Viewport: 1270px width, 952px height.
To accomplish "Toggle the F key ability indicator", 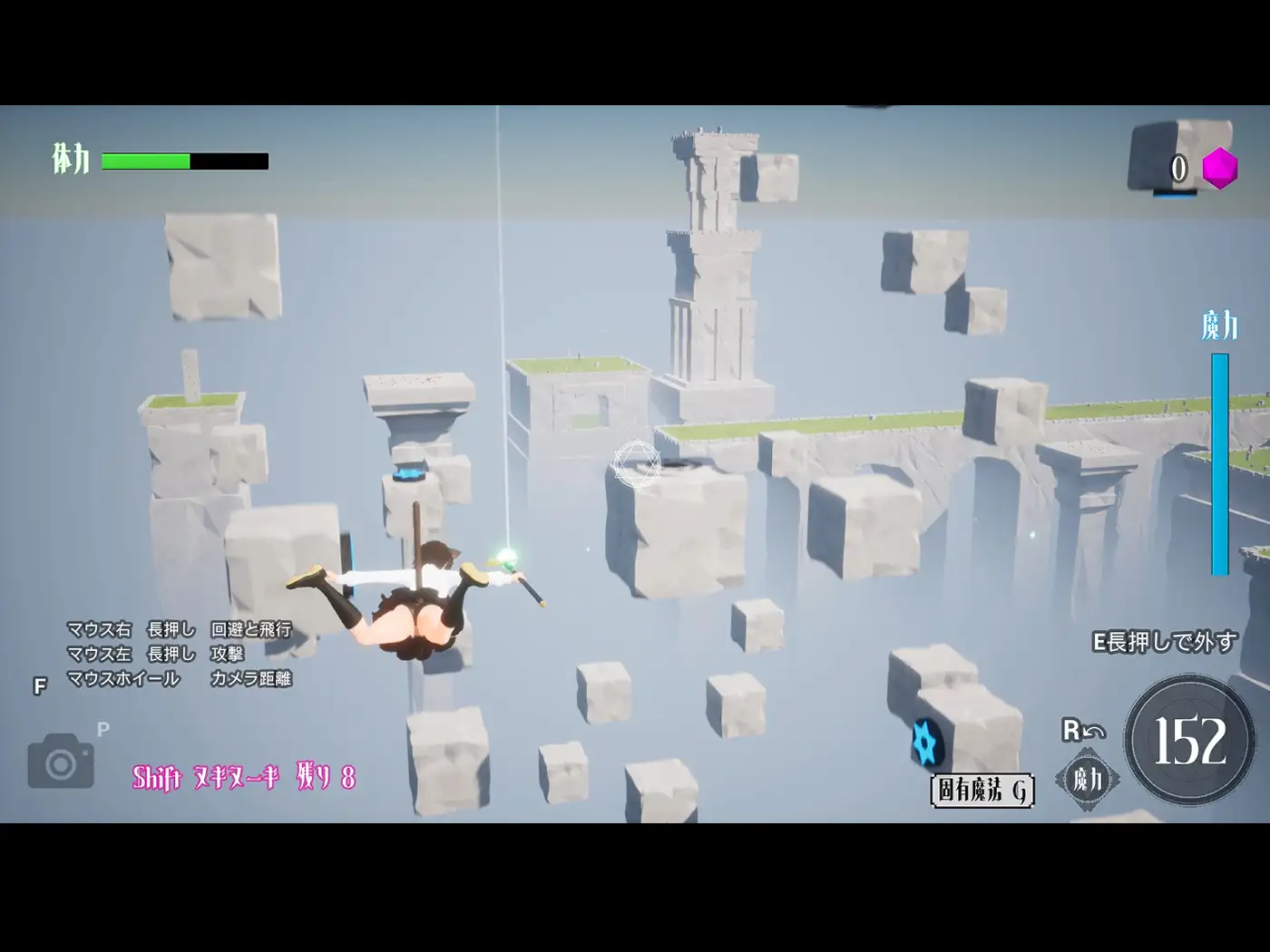I will [39, 686].
